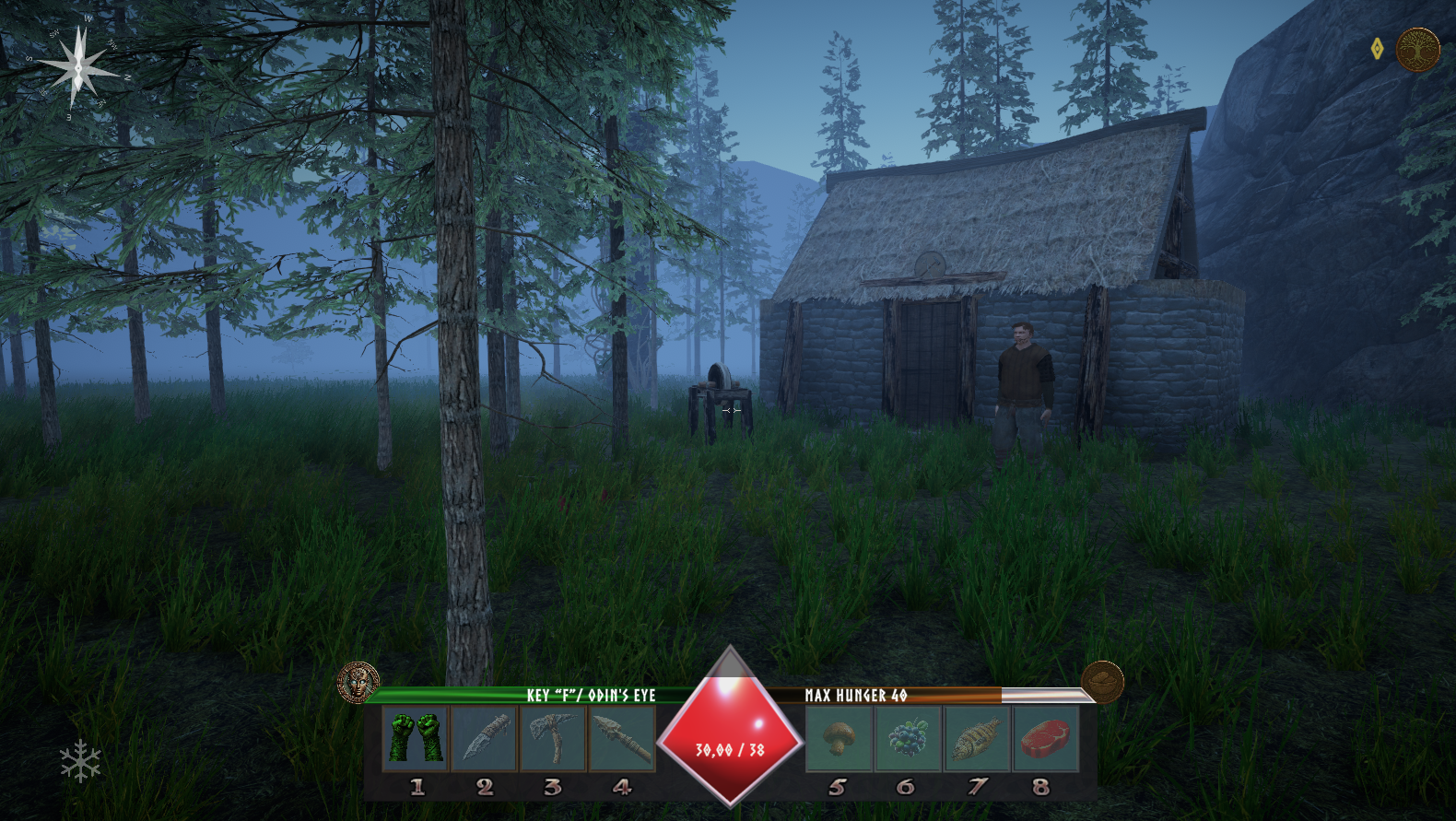Image resolution: width=1456 pixels, height=821 pixels.
Task: Click the face medallion beside the green bar
Action: (358, 683)
